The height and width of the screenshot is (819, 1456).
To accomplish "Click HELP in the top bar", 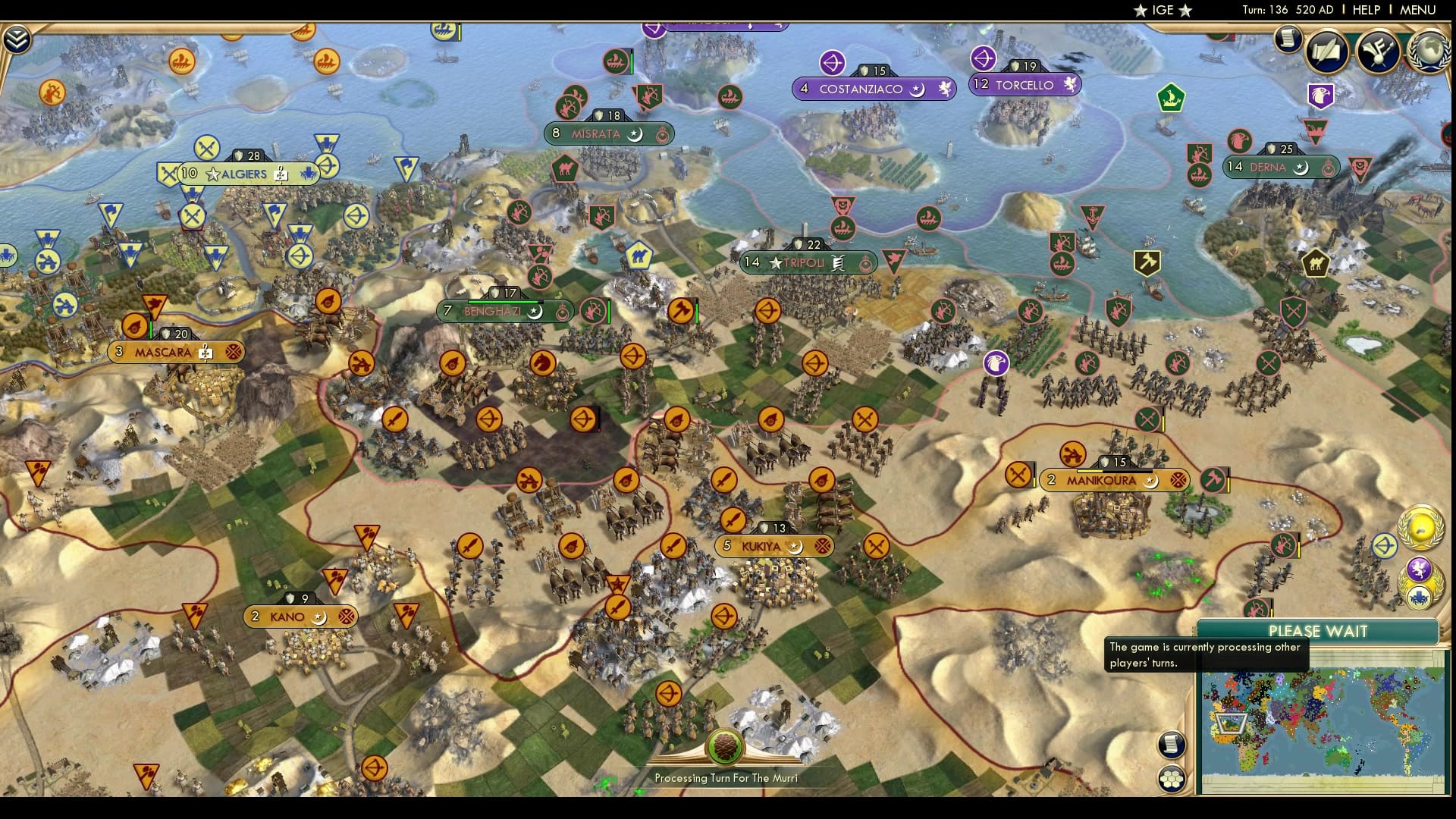I will tap(1365, 10).
